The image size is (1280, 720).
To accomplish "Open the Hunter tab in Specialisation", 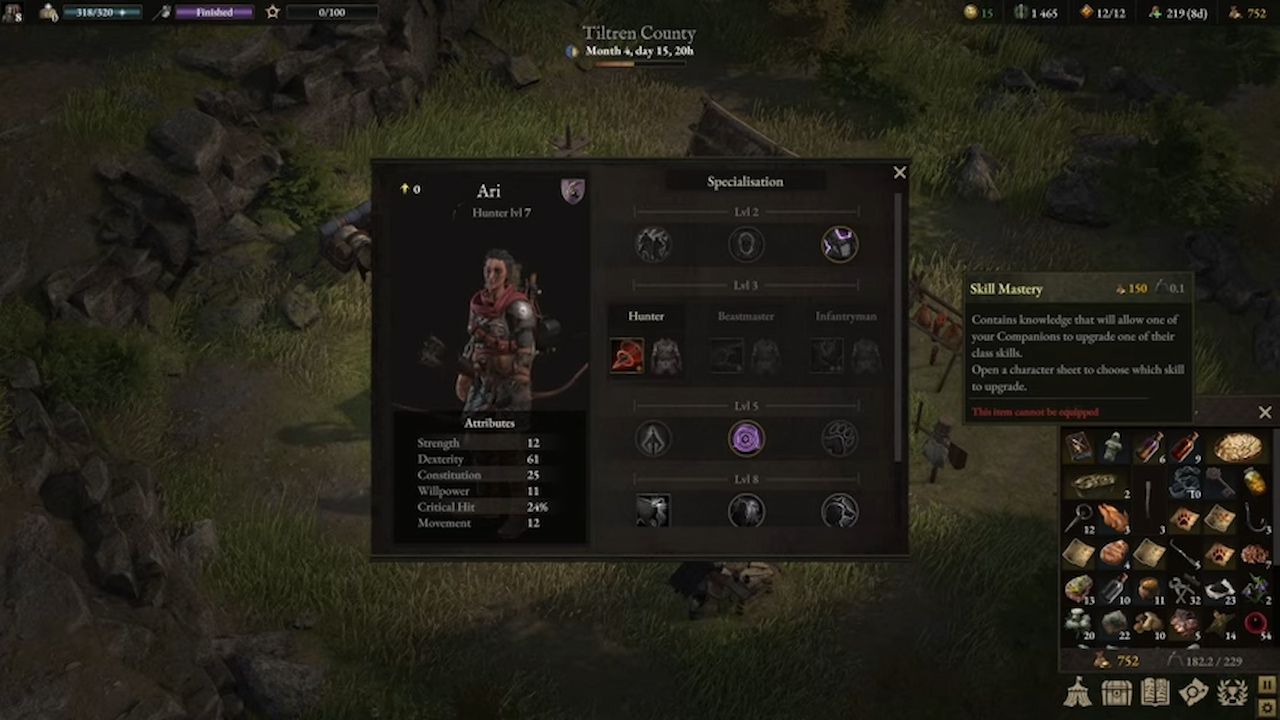I will pos(645,316).
